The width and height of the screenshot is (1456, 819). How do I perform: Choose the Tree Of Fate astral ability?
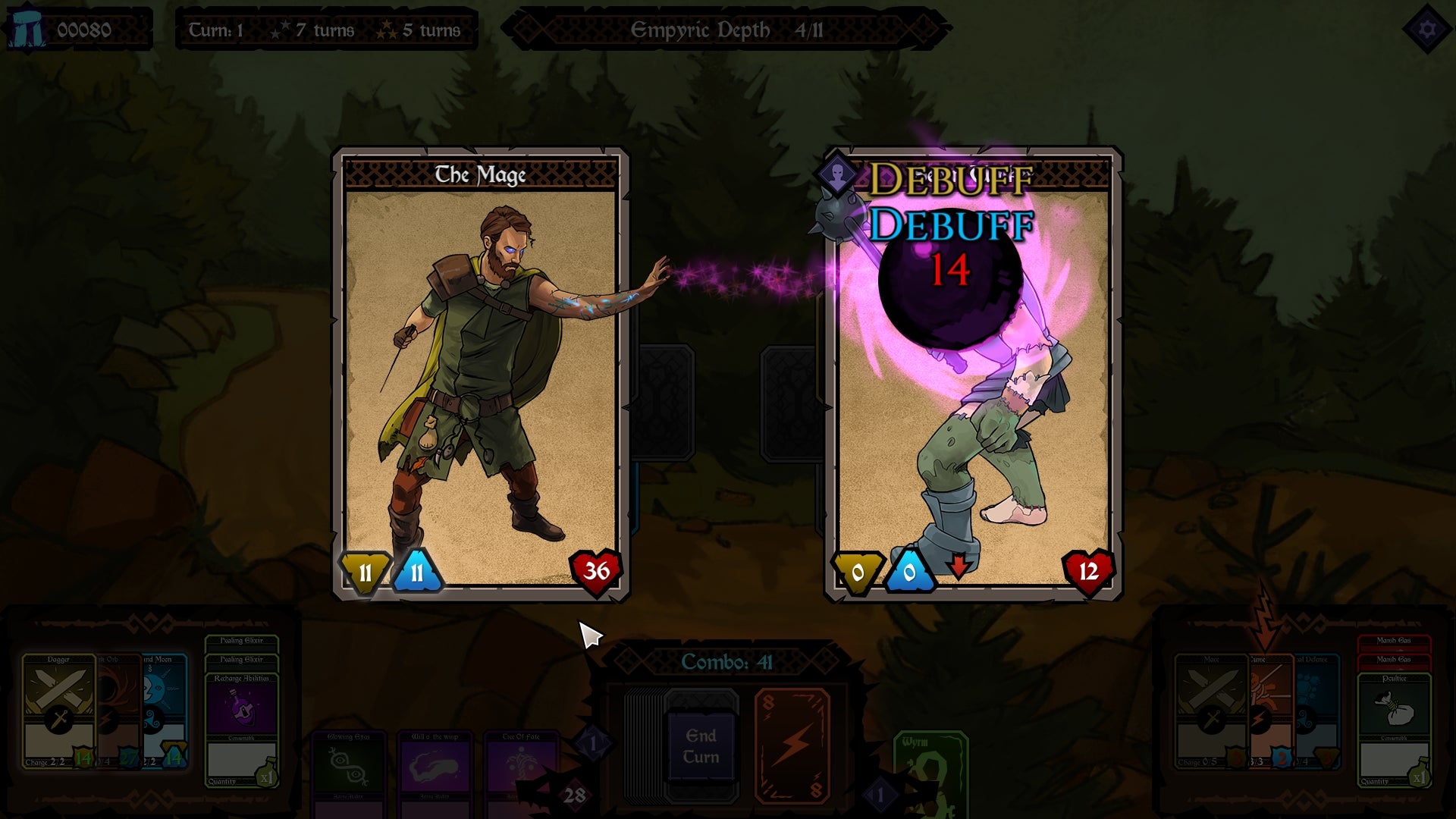(519, 764)
